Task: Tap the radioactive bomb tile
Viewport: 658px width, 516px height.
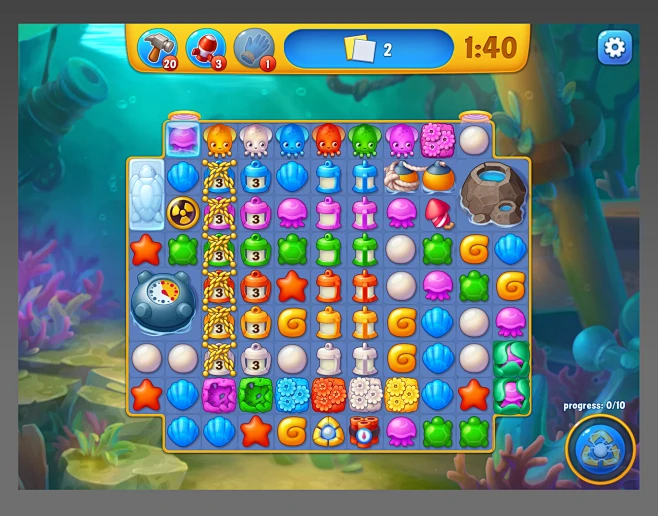Action: pyautogui.click(x=182, y=212)
